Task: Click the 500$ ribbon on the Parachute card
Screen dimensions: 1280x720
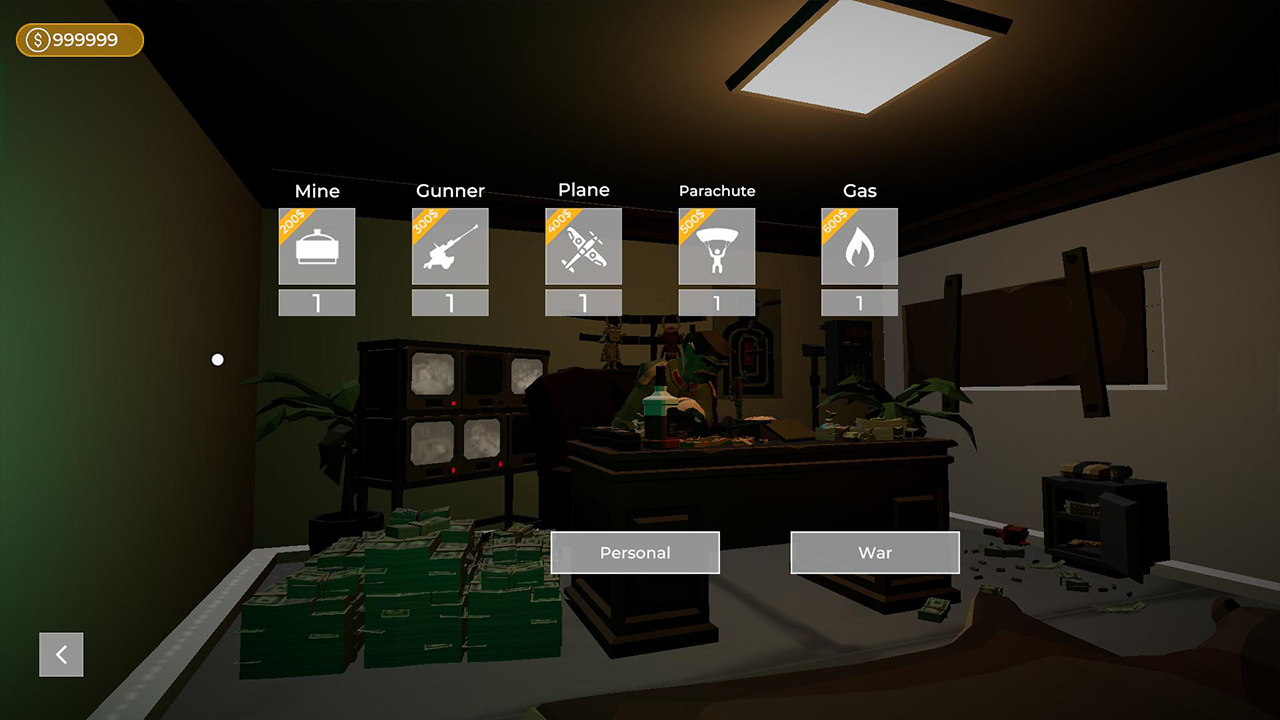Action: [x=693, y=222]
